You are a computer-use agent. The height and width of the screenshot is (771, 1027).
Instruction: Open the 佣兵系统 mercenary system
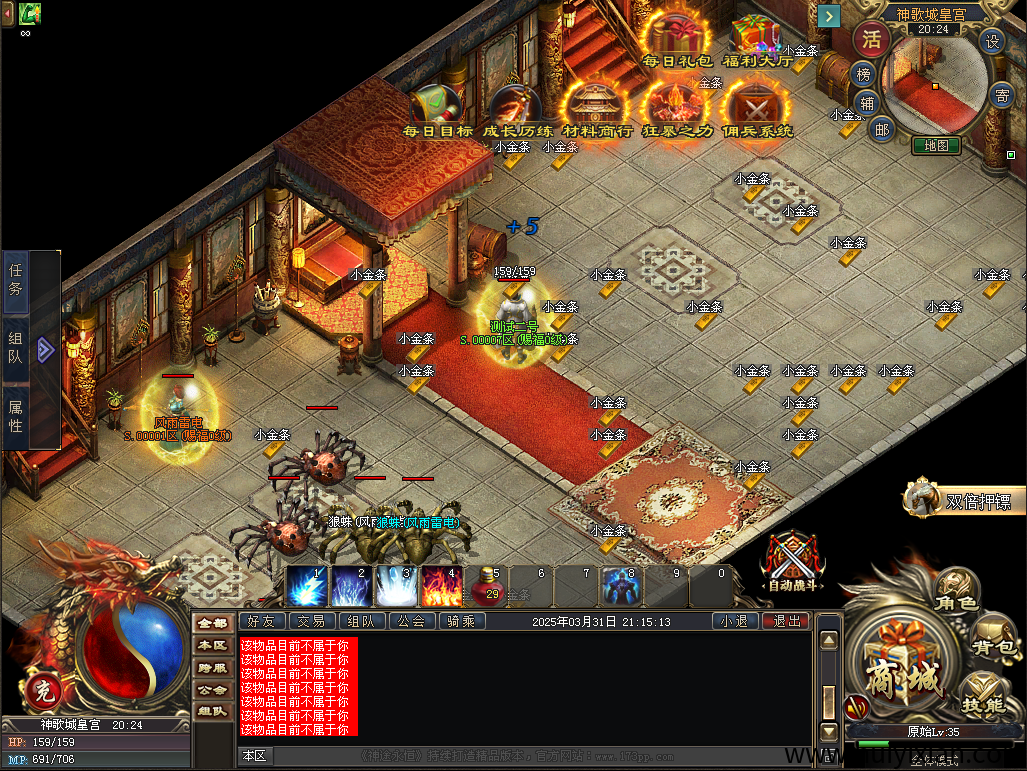tap(757, 108)
